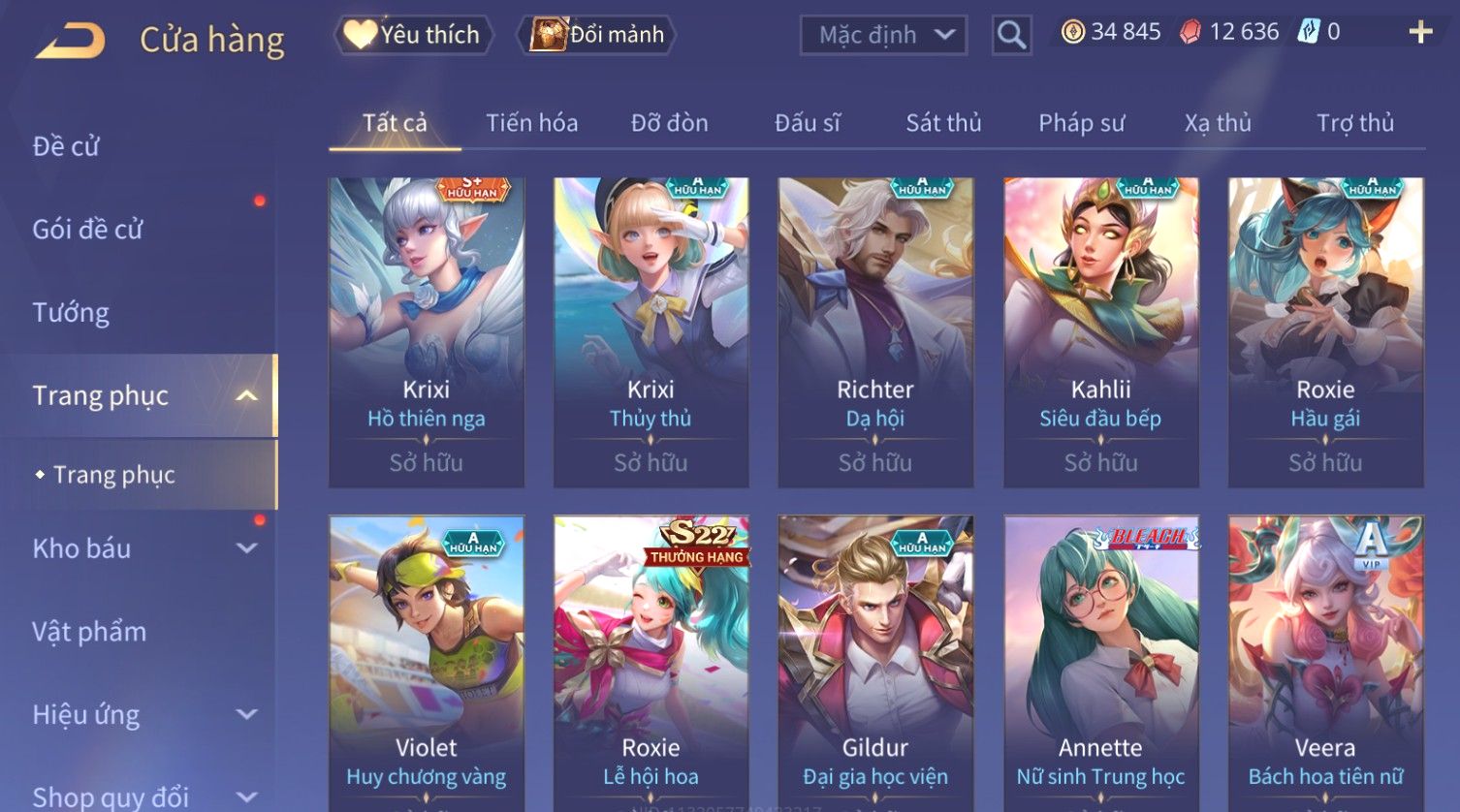Click the magnifying glass search button
Viewport: 1460px width, 812px height.
1011,36
